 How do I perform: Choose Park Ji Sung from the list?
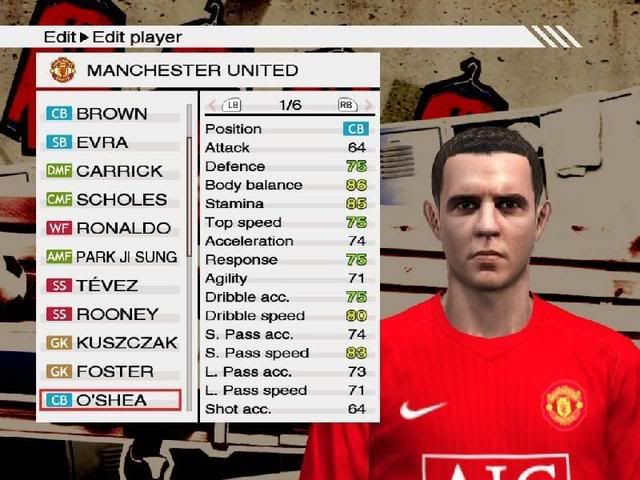110,257
